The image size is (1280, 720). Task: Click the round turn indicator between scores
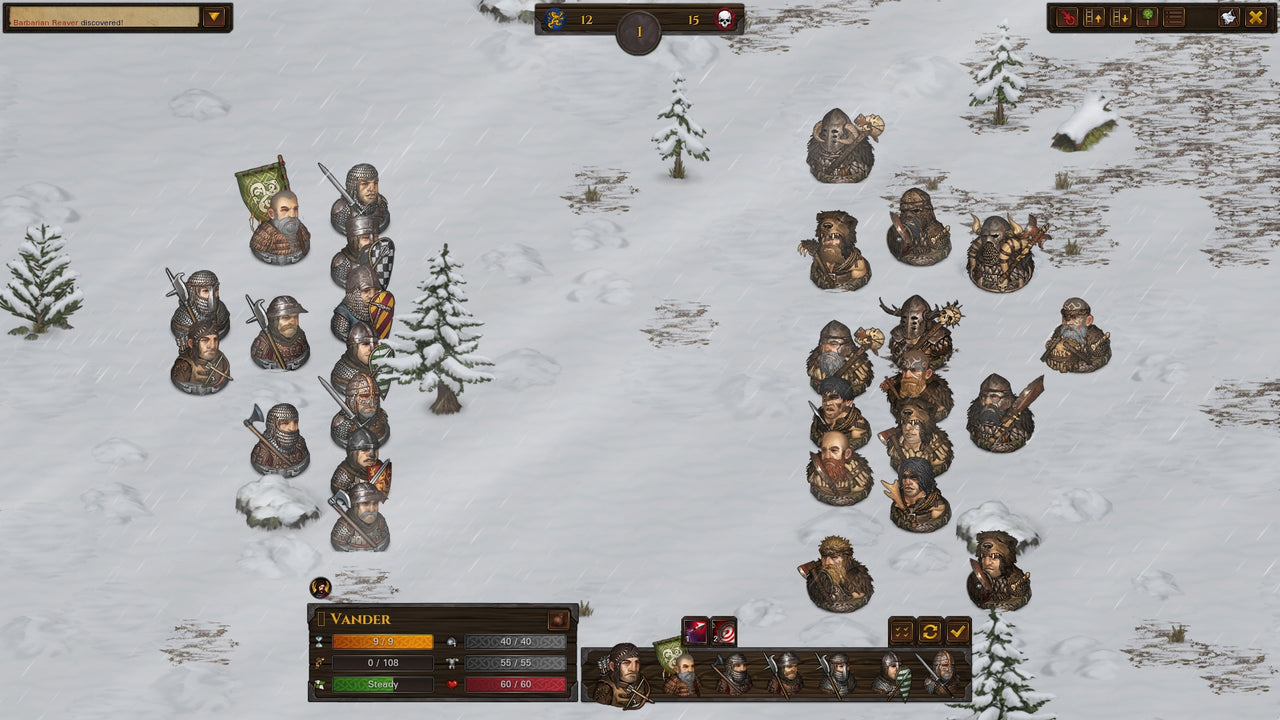pyautogui.click(x=638, y=29)
